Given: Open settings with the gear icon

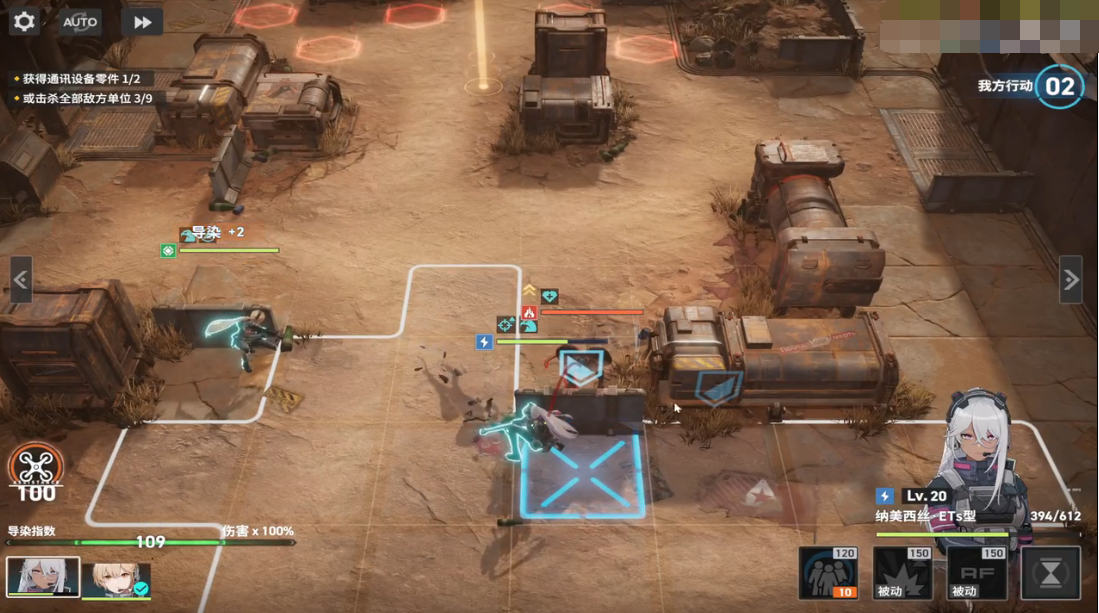Looking at the screenshot, I should pos(23,21).
